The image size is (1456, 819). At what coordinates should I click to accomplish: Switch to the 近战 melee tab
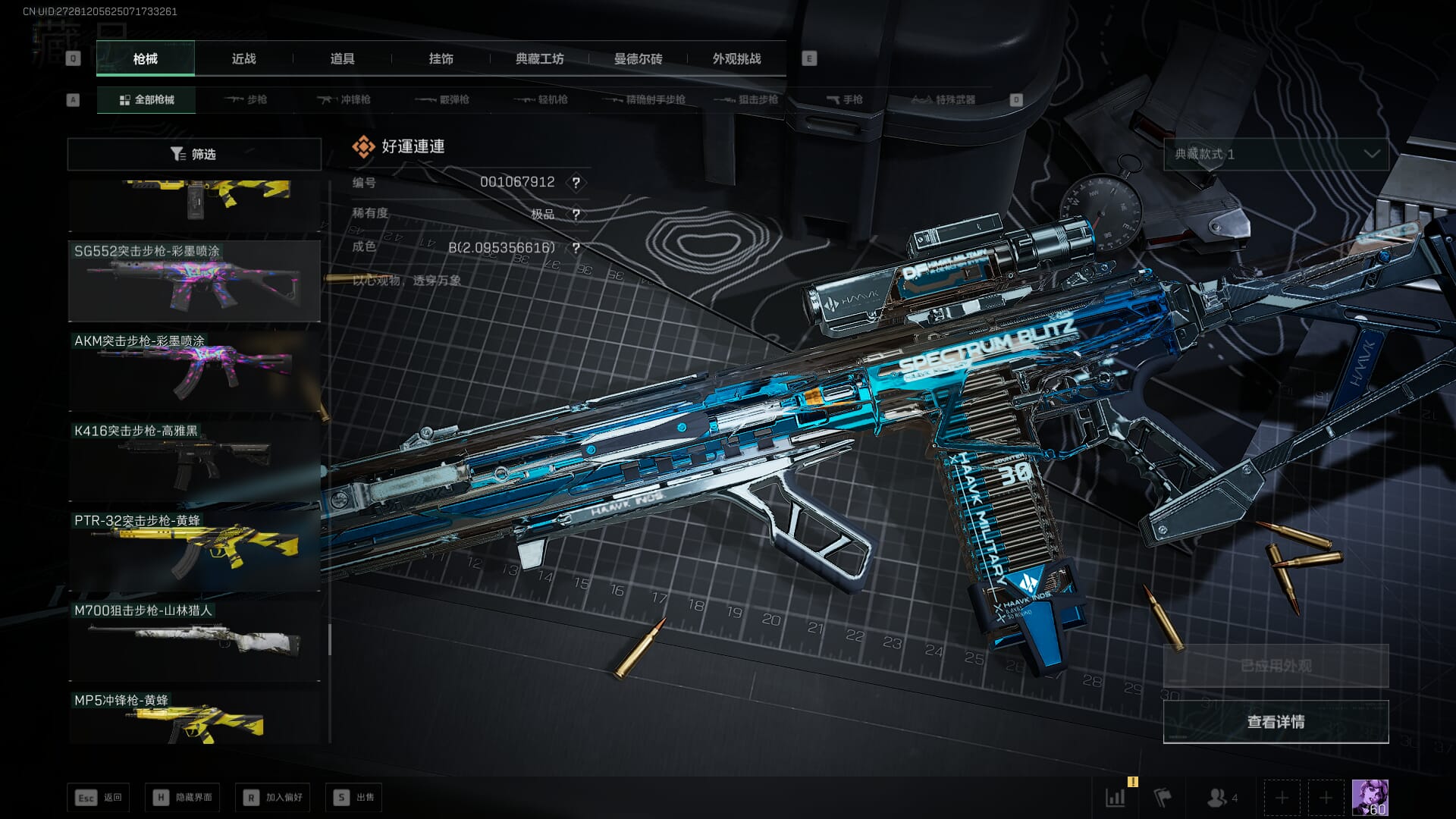click(243, 58)
